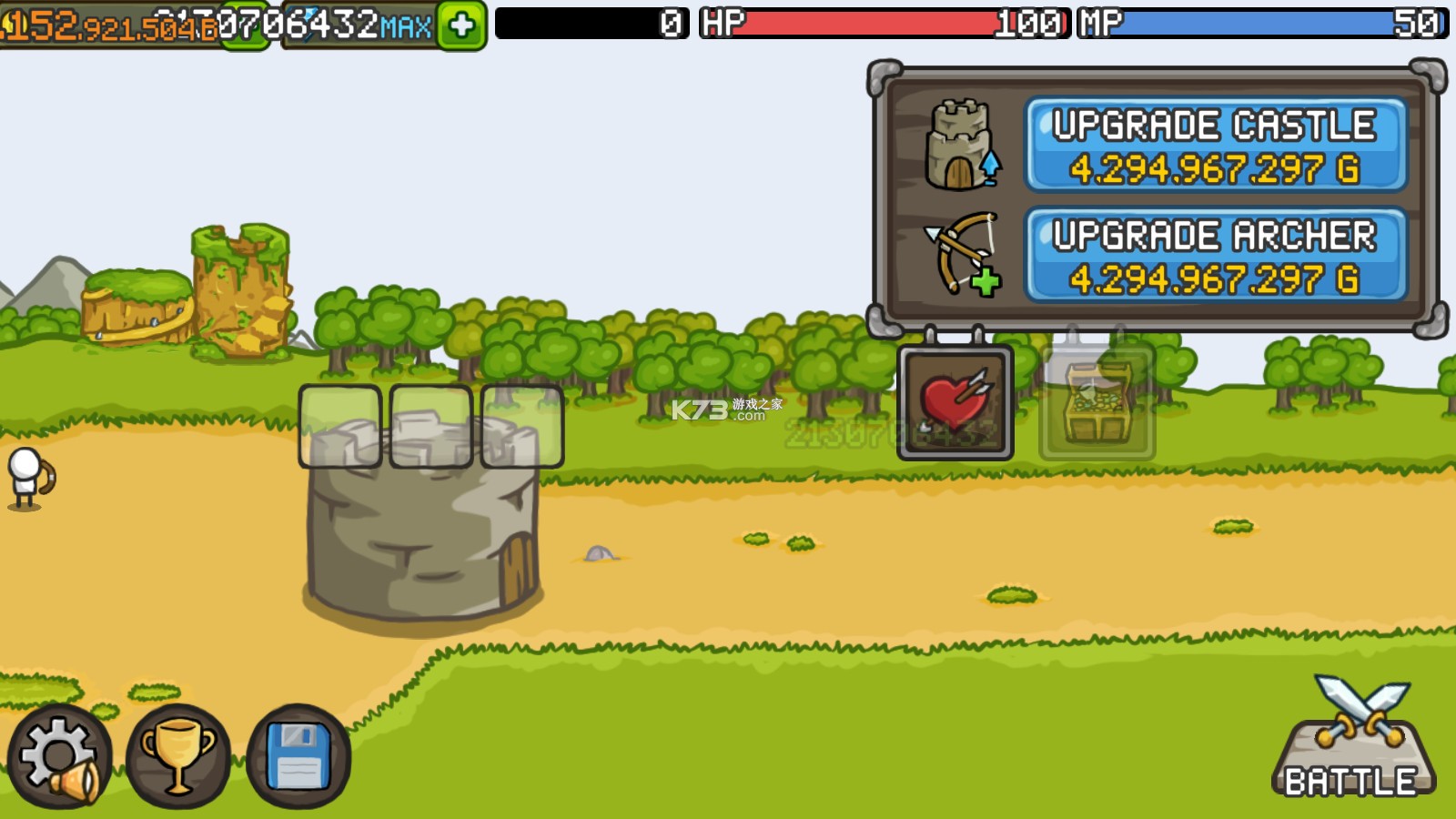1456x819 pixels.
Task: Save game with floppy disk icon
Action: tap(298, 757)
